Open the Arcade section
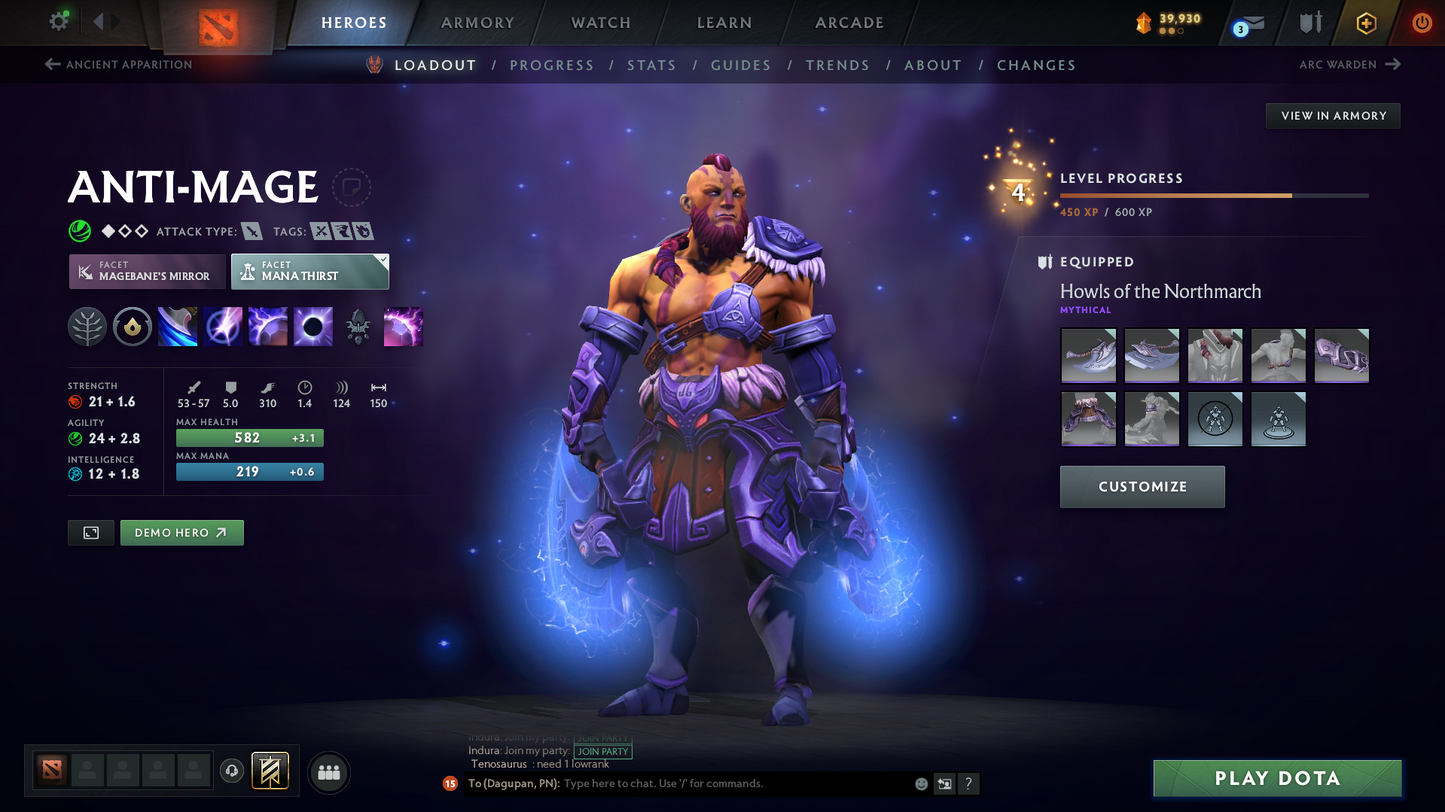The width and height of the screenshot is (1445, 812). pyautogui.click(x=849, y=23)
